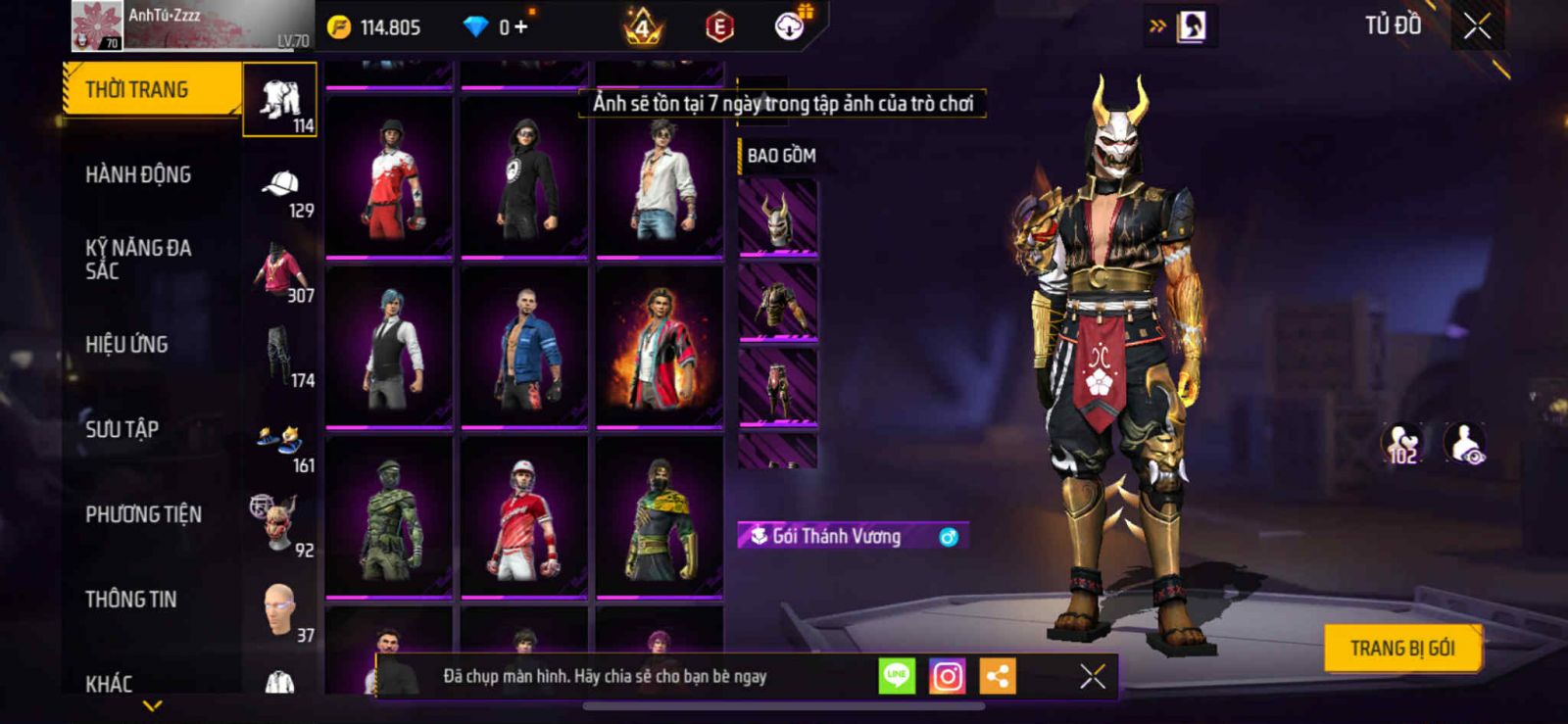Show the Thông Tin section
This screenshot has width=1568, height=724.
tap(130, 600)
